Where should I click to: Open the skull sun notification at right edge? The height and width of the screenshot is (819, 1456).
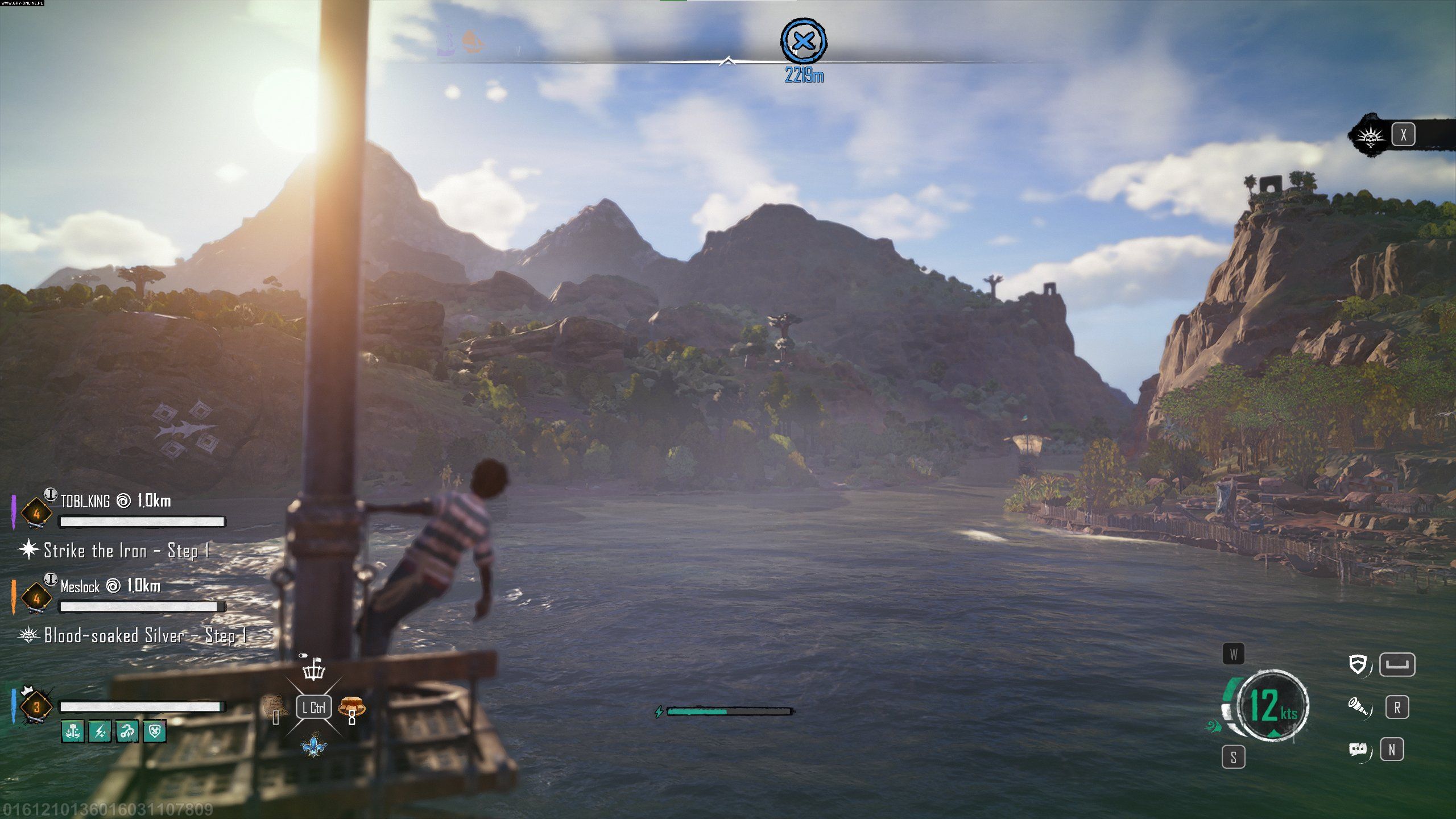[1371, 135]
